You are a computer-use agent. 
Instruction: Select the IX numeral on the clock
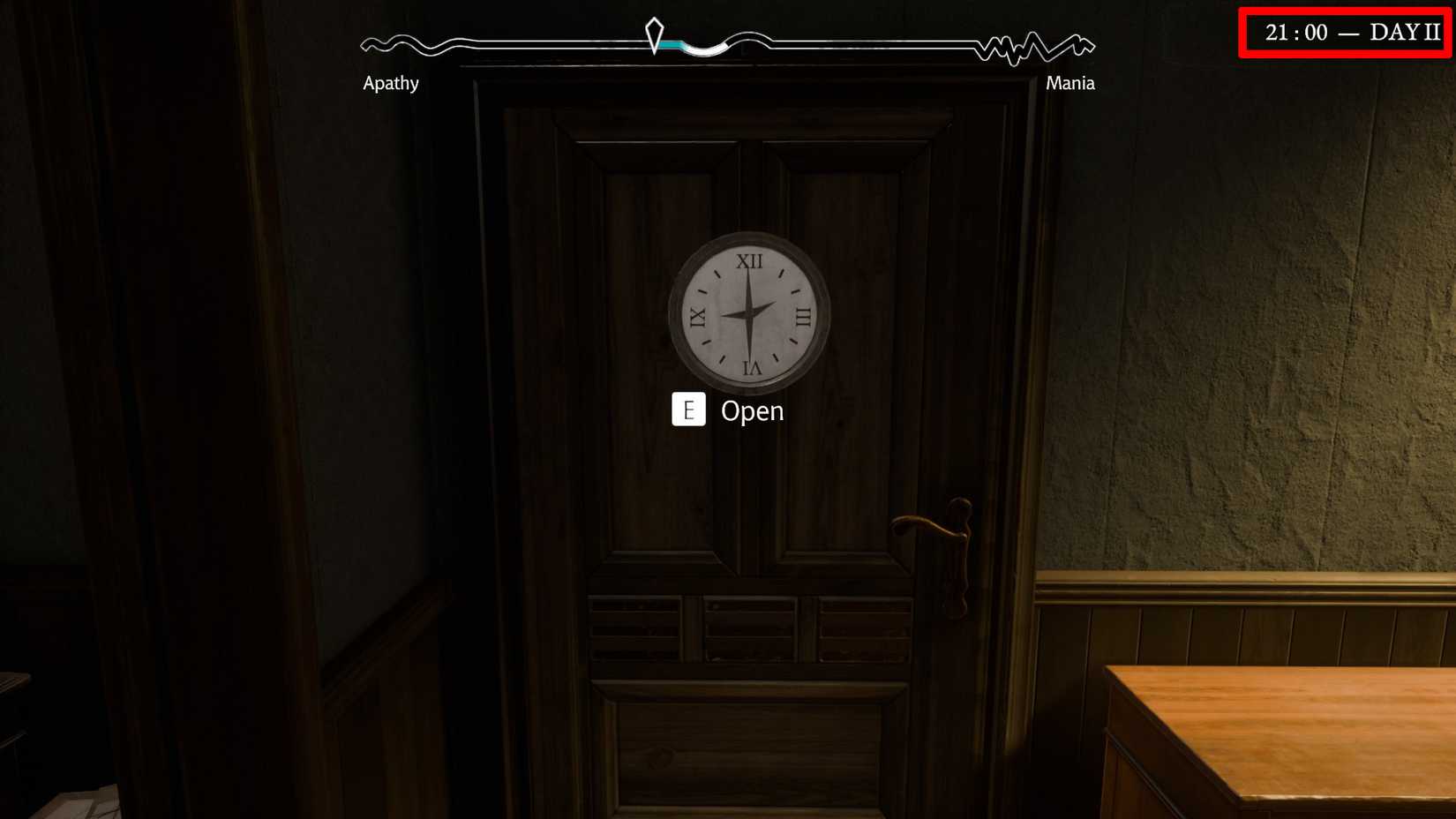(700, 315)
